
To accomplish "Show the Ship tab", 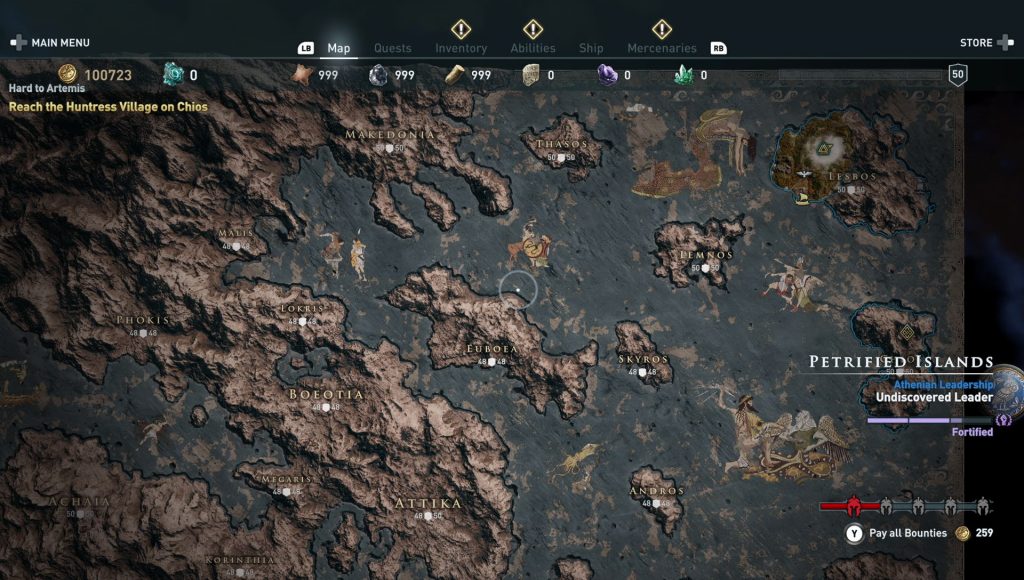I will [x=591, y=48].
